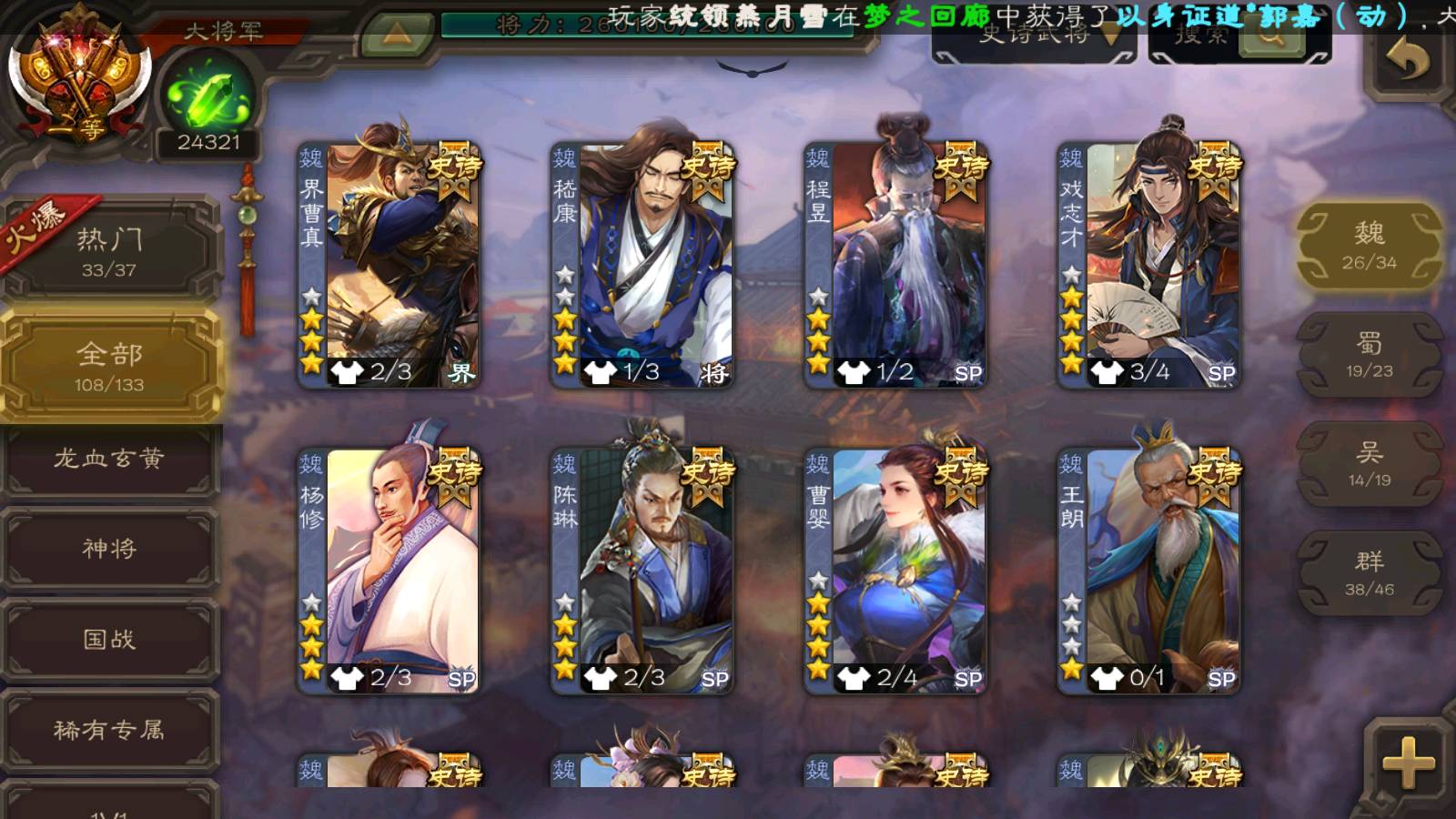Open the 陈琳 general card
Screen dimensions: 1456x819
point(642,570)
